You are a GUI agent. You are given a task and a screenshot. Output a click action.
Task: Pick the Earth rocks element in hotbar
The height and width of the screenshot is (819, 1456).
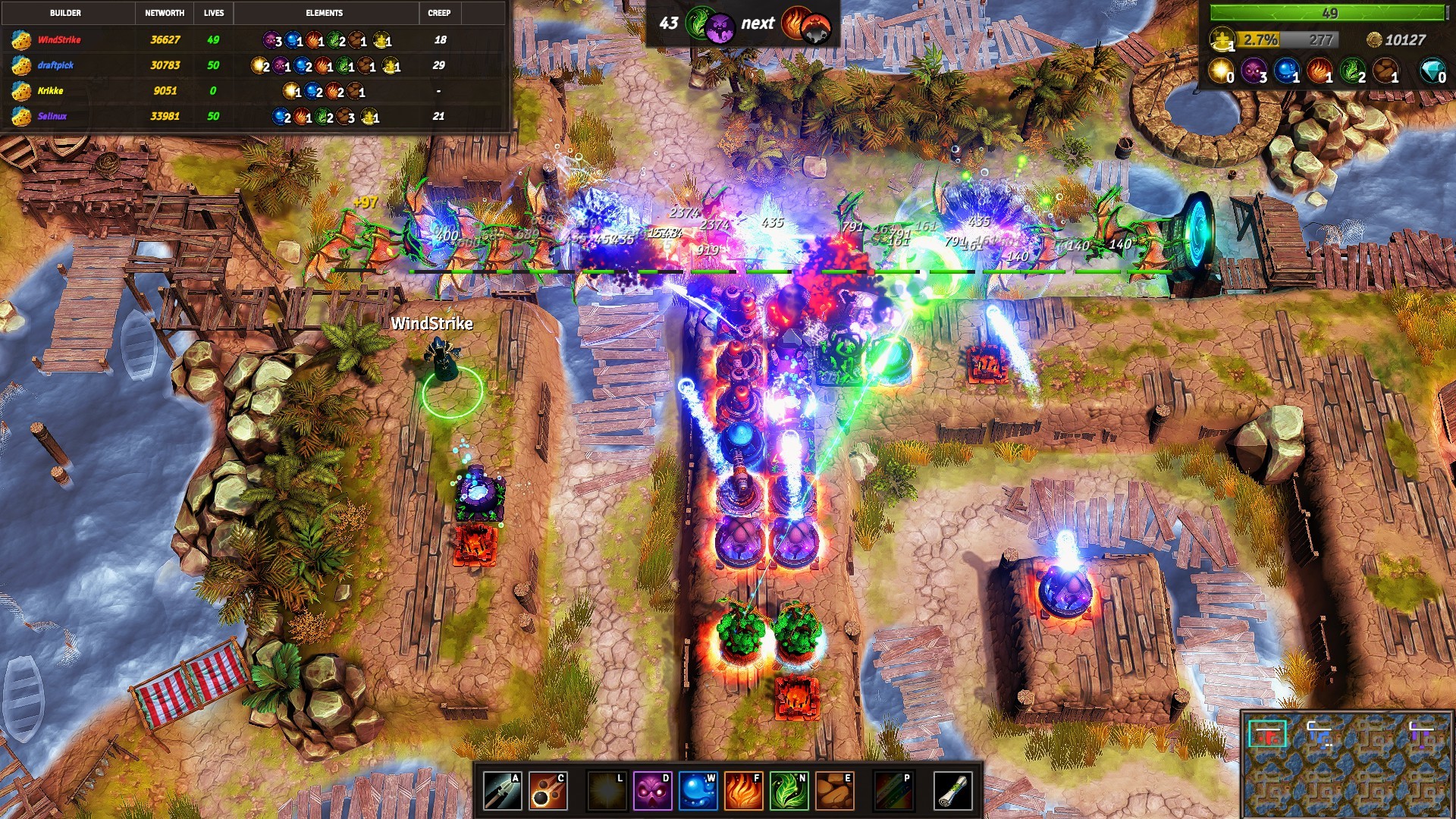834,791
